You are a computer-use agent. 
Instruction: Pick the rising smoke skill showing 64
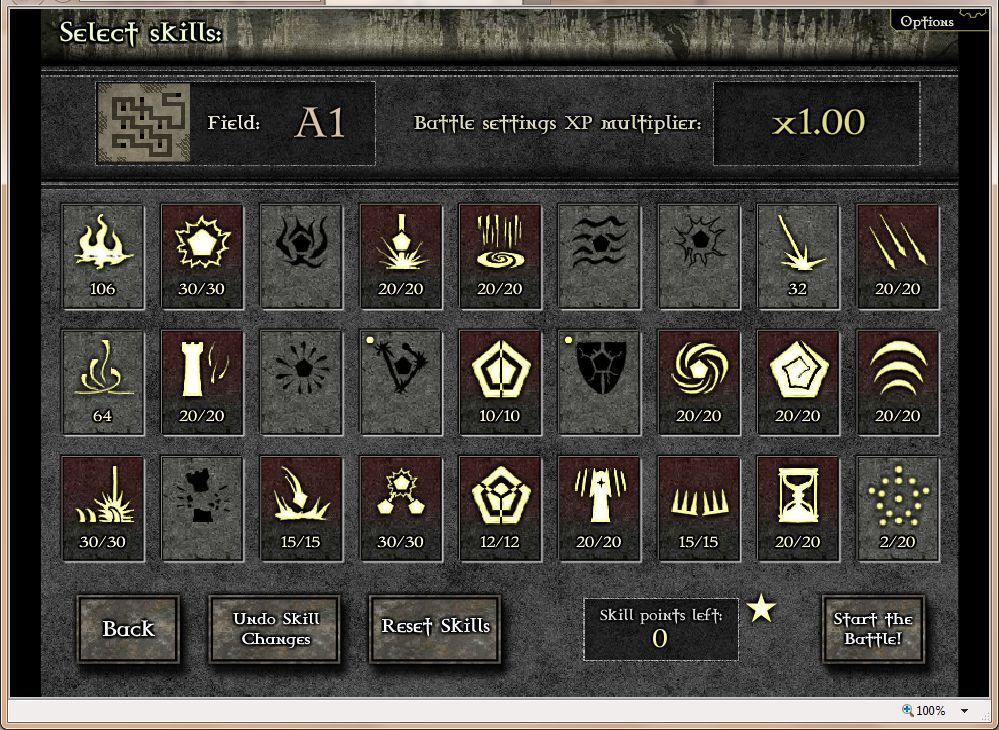[103, 382]
